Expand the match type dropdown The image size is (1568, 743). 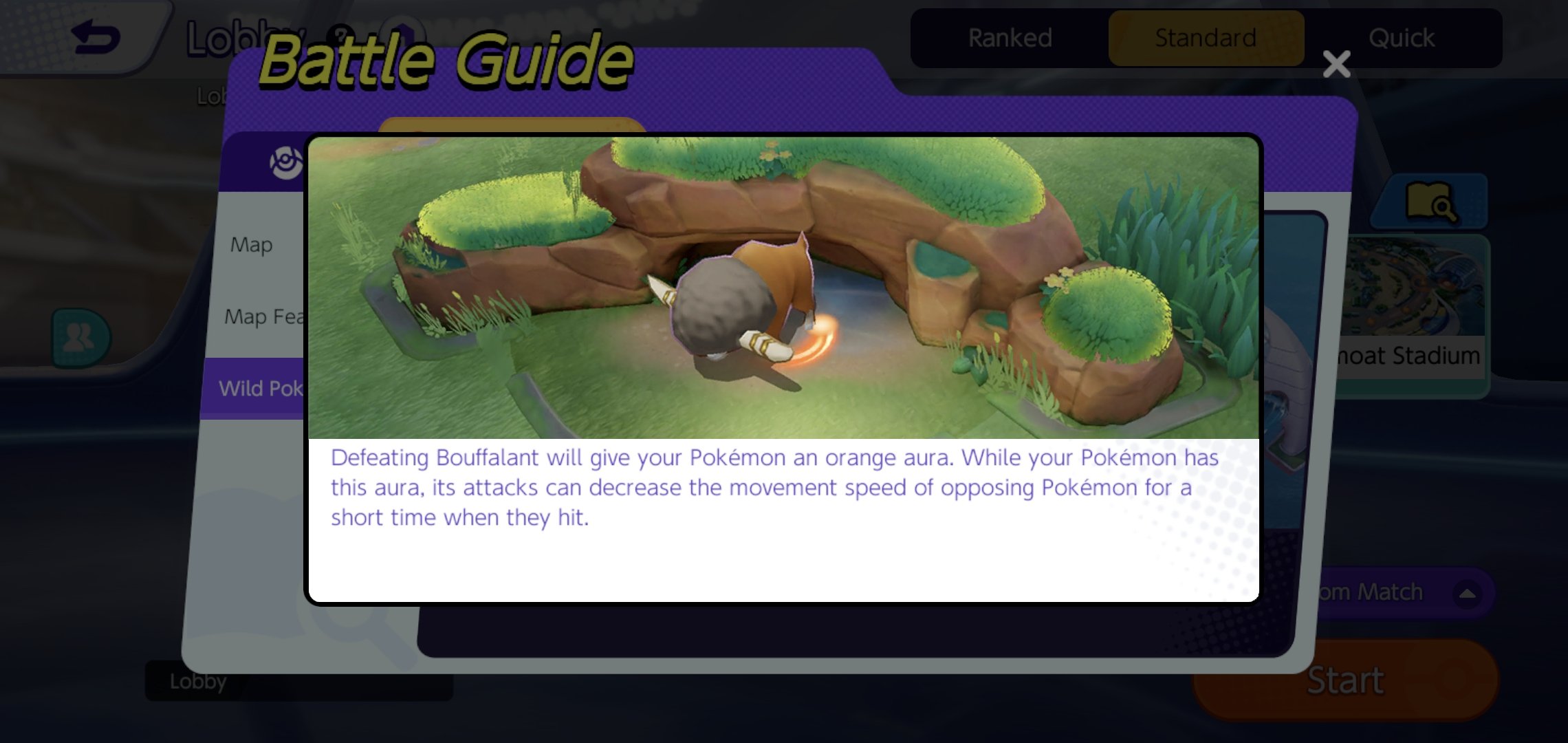tap(1466, 593)
